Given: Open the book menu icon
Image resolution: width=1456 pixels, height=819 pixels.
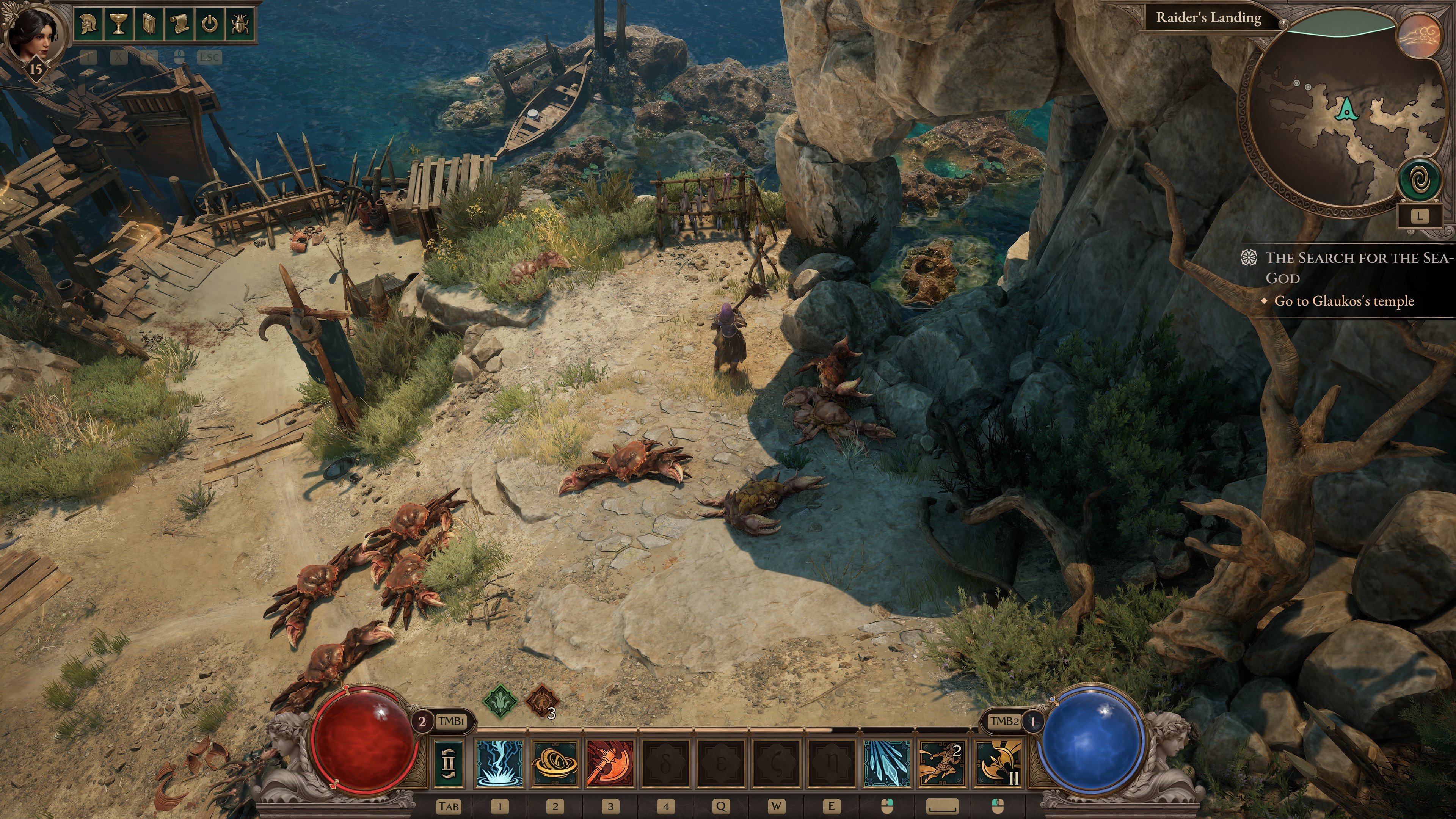Looking at the screenshot, I should [149, 24].
